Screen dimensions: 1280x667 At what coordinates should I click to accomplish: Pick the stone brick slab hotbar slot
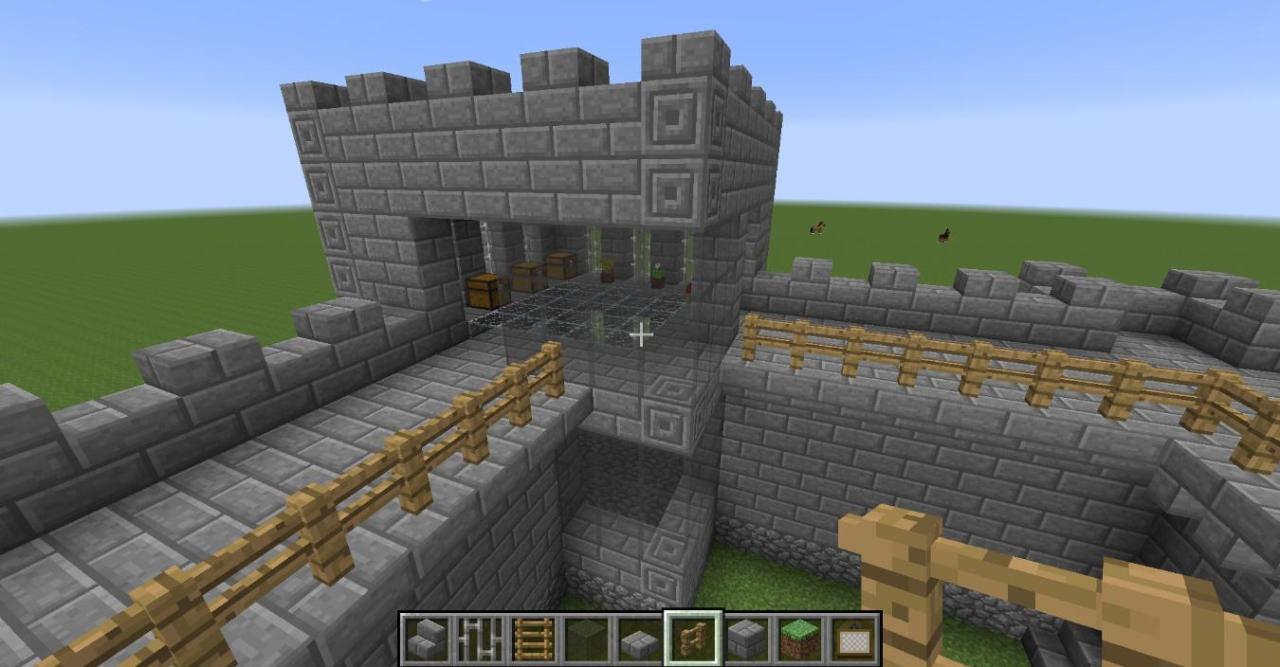pos(640,638)
